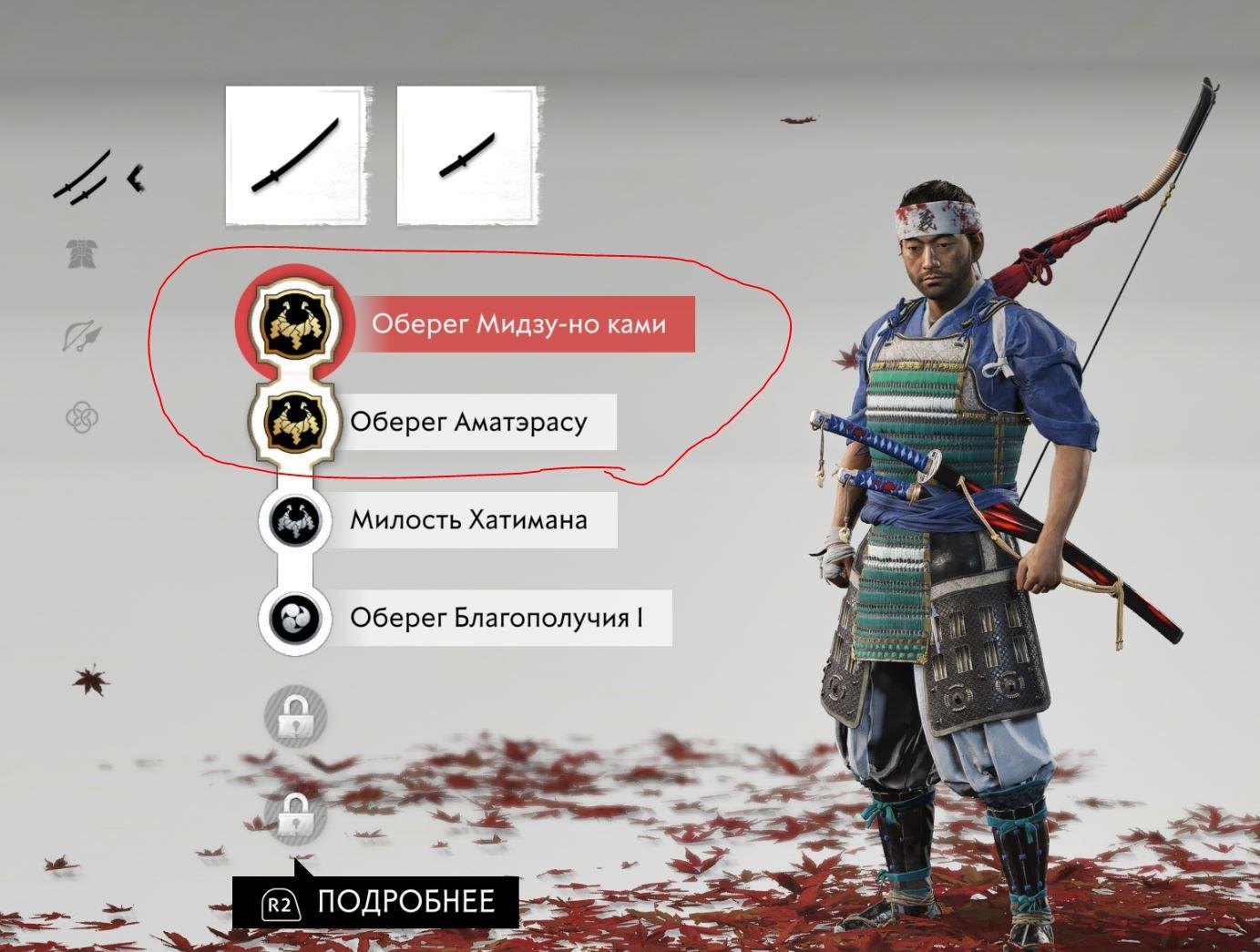The width and height of the screenshot is (1260, 952).
Task: Open the interlocked rings category tab
Action: click(82, 418)
